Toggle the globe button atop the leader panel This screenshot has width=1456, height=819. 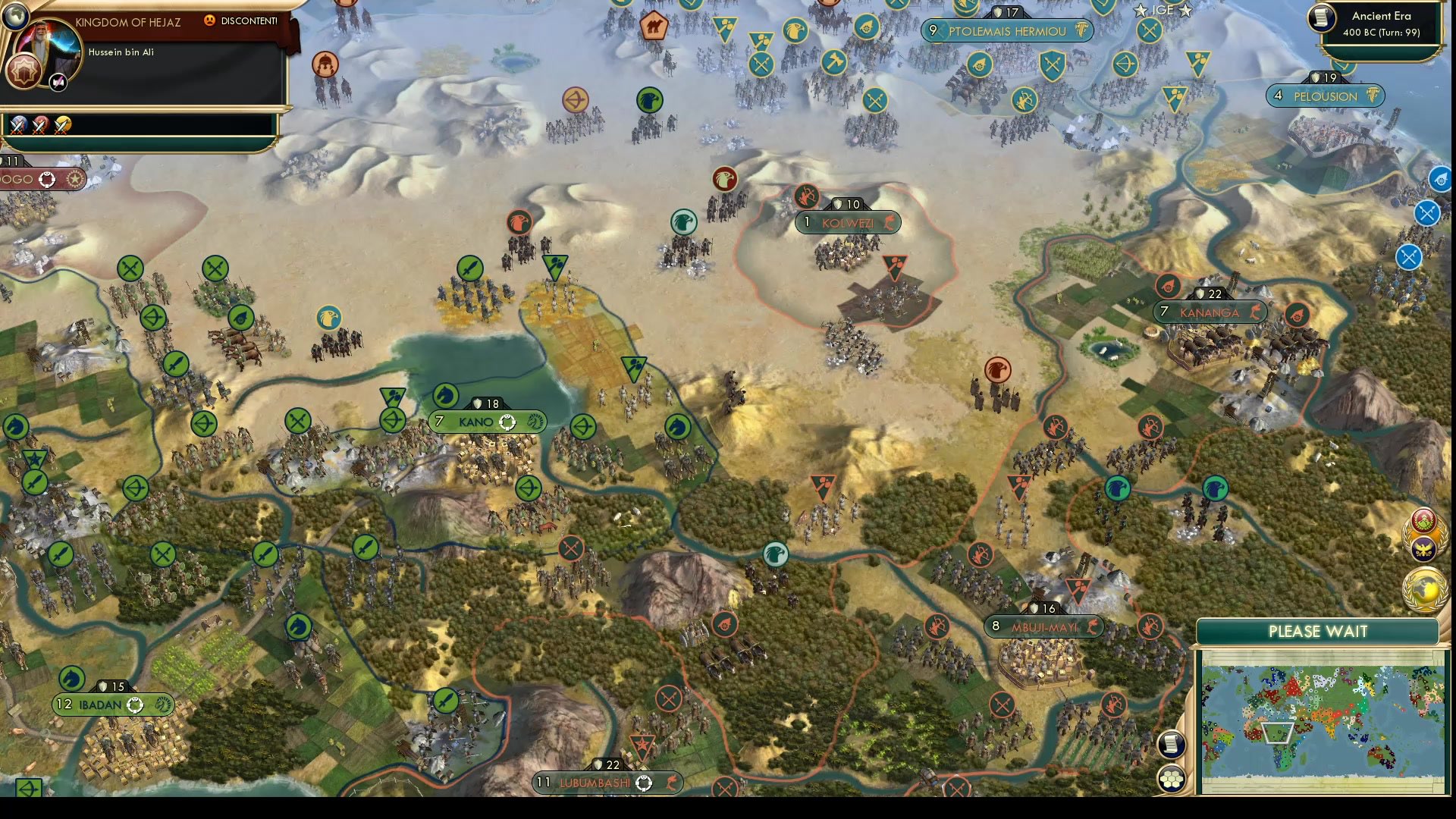tap(16, 14)
